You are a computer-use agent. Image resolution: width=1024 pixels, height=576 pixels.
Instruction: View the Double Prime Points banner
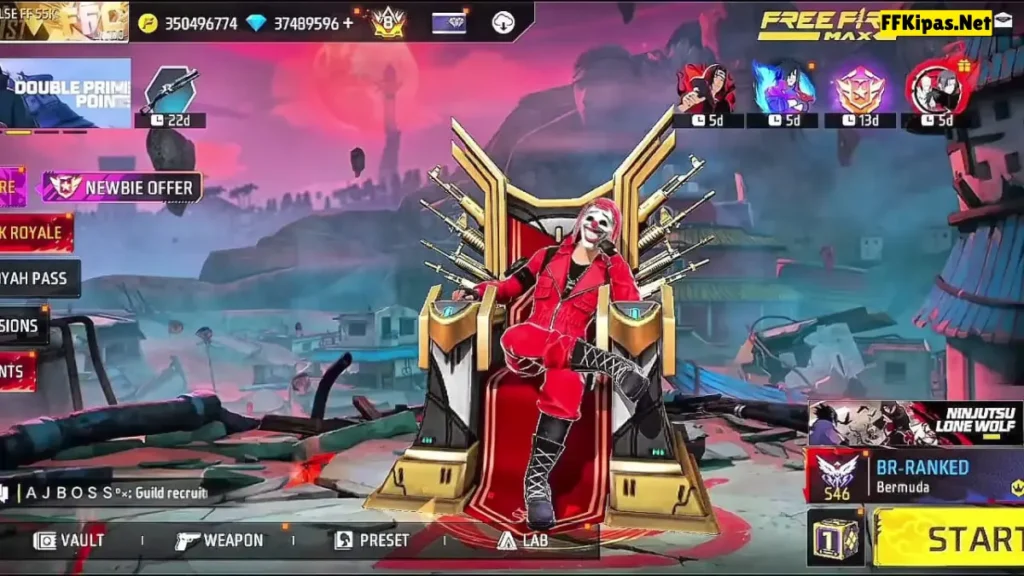click(65, 94)
